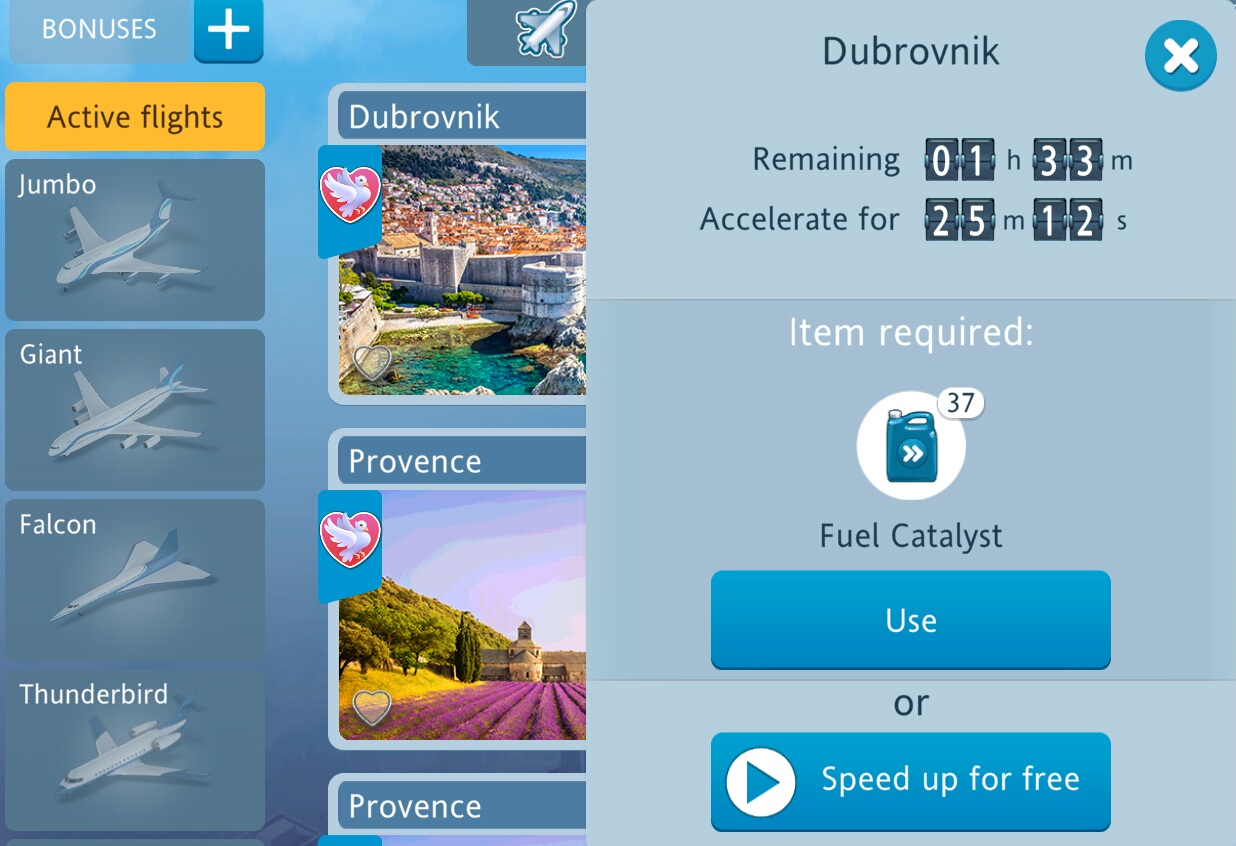Select the Fuel Catalyst canister icon

(x=911, y=446)
